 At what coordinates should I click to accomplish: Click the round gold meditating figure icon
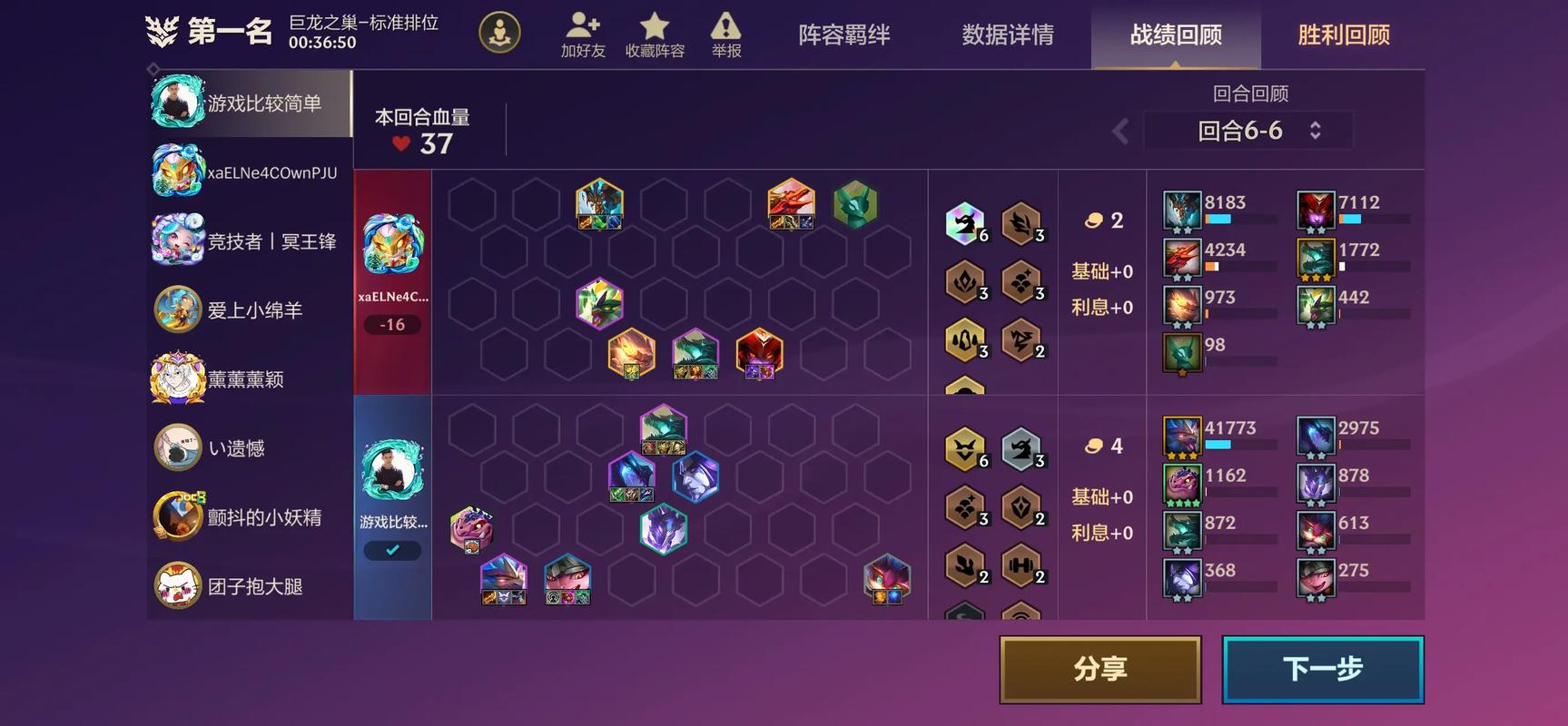click(499, 34)
